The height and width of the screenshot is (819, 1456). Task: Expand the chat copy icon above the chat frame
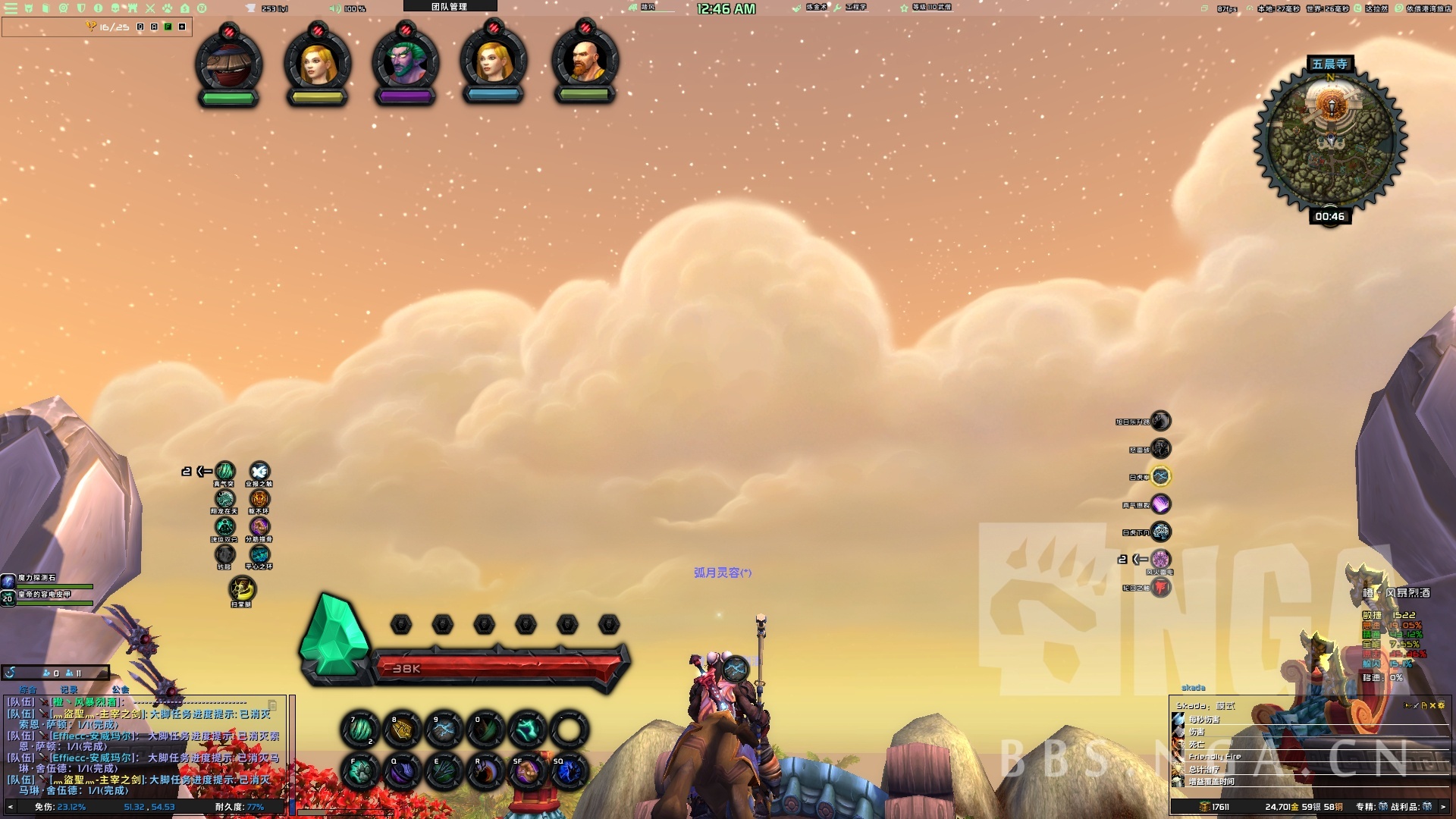click(272, 704)
